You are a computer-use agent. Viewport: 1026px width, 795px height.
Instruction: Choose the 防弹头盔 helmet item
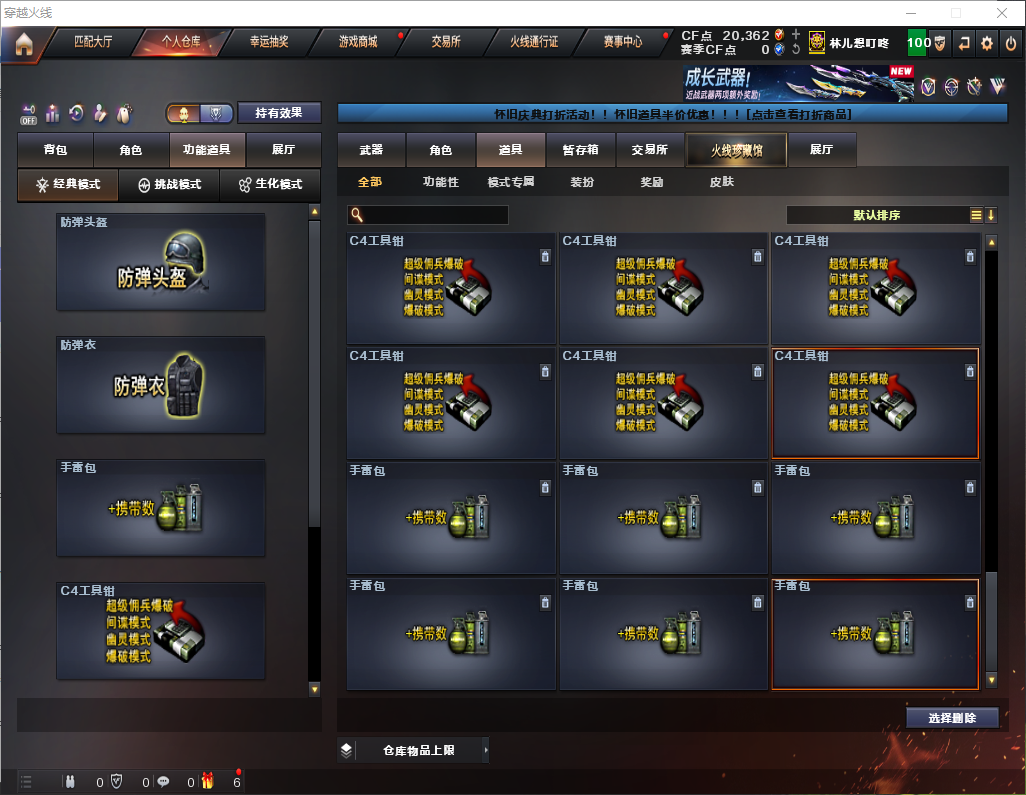(x=161, y=262)
